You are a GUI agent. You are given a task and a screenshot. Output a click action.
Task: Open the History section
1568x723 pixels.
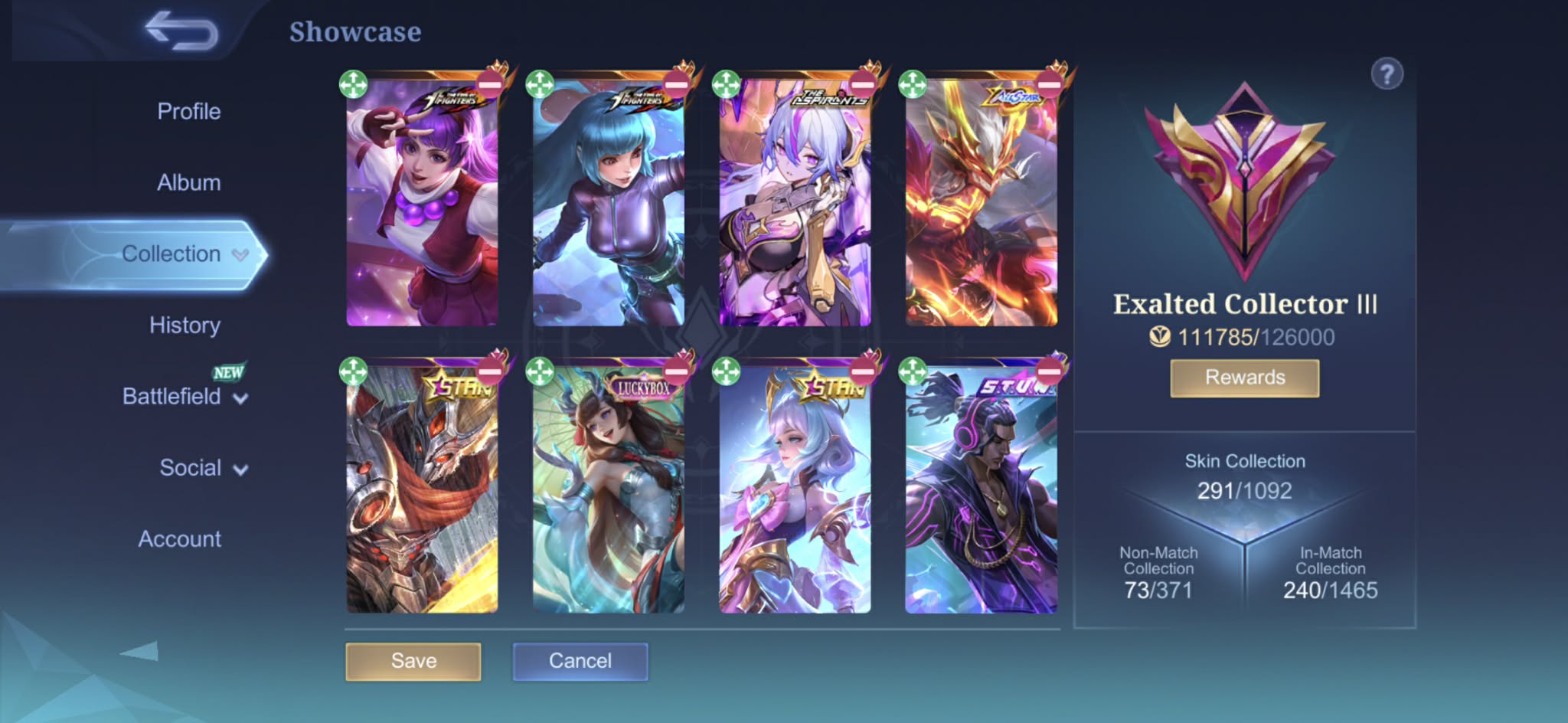point(185,326)
